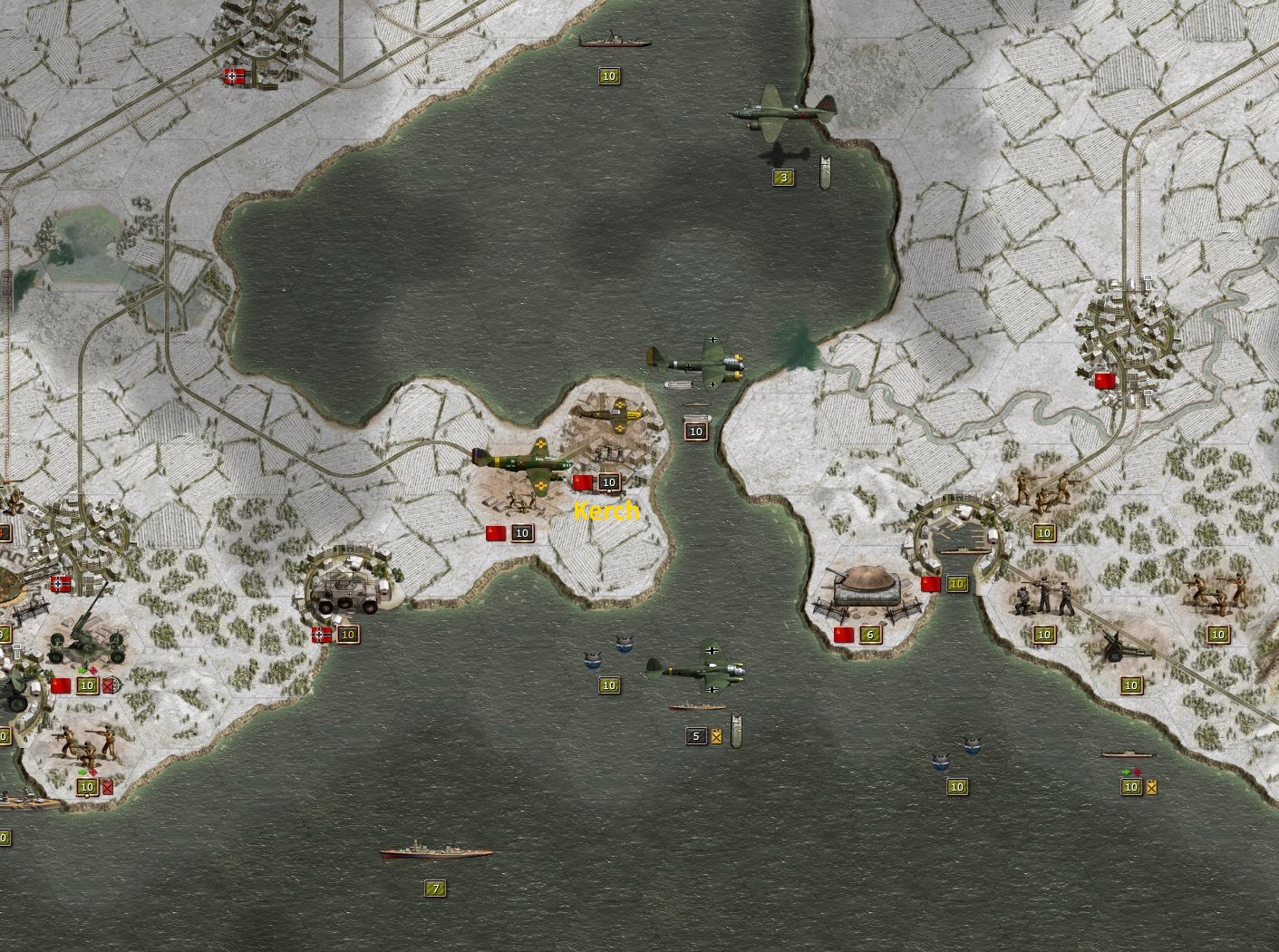This screenshot has height=952, width=1279.
Task: Click the German flag beside the armored car unit
Action: [322, 633]
